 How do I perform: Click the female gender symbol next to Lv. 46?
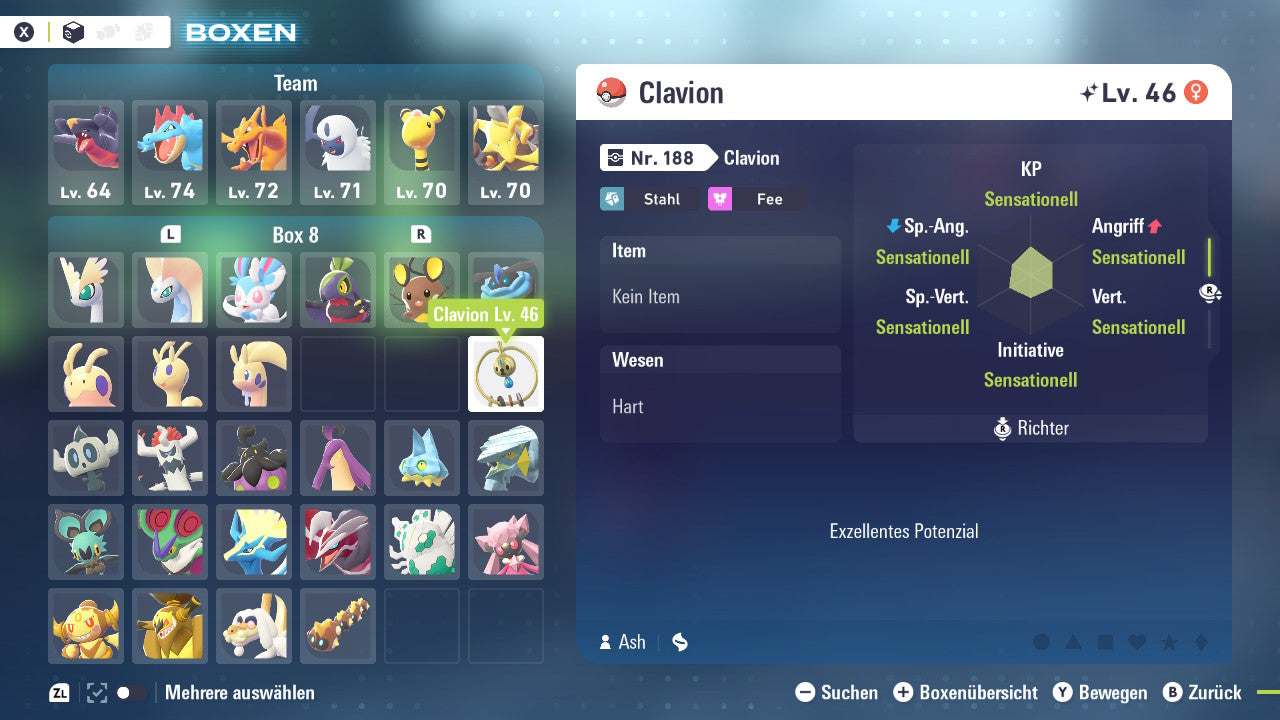(x=1198, y=91)
